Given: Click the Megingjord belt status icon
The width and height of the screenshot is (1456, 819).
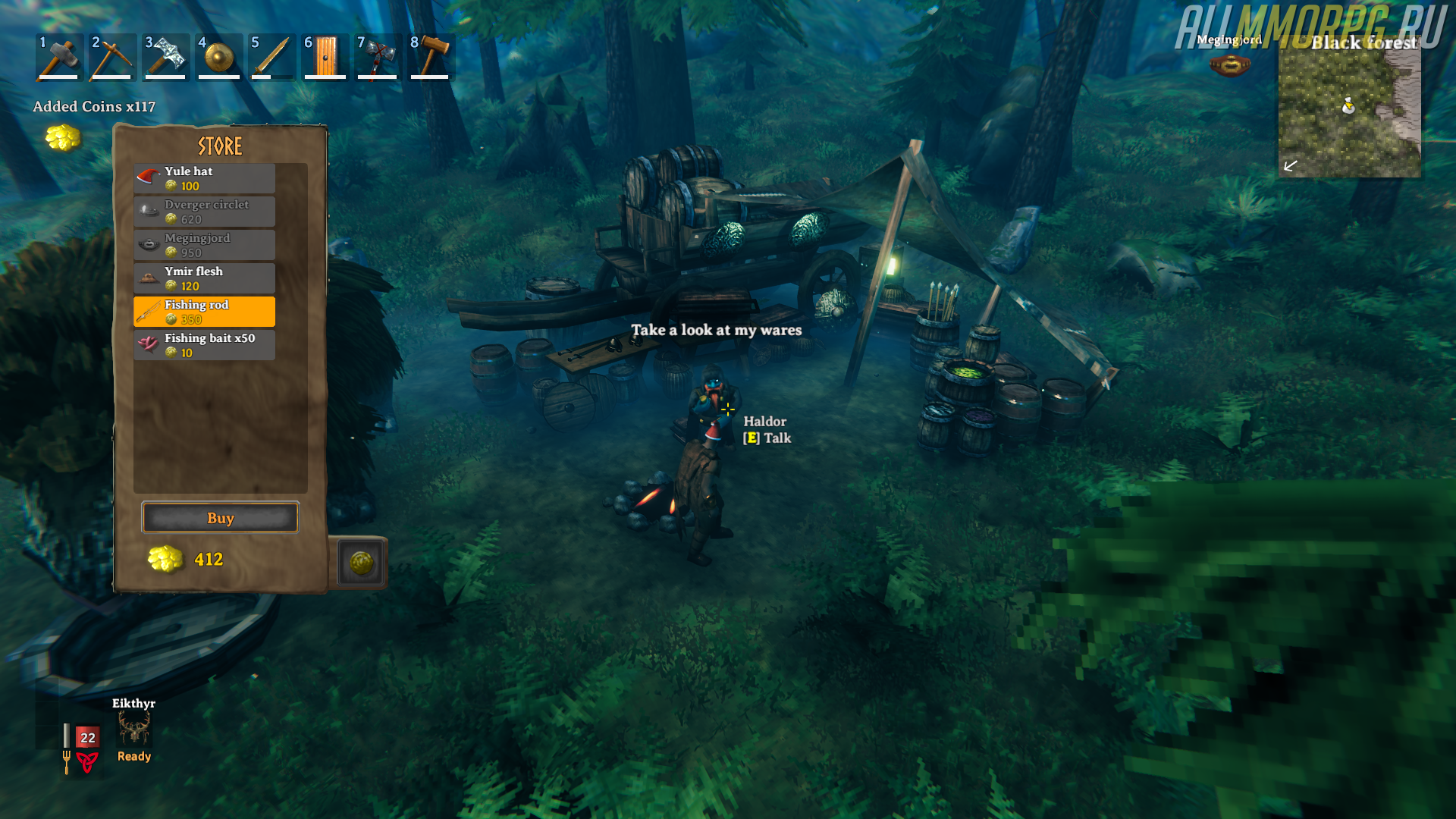Looking at the screenshot, I should 1229,65.
